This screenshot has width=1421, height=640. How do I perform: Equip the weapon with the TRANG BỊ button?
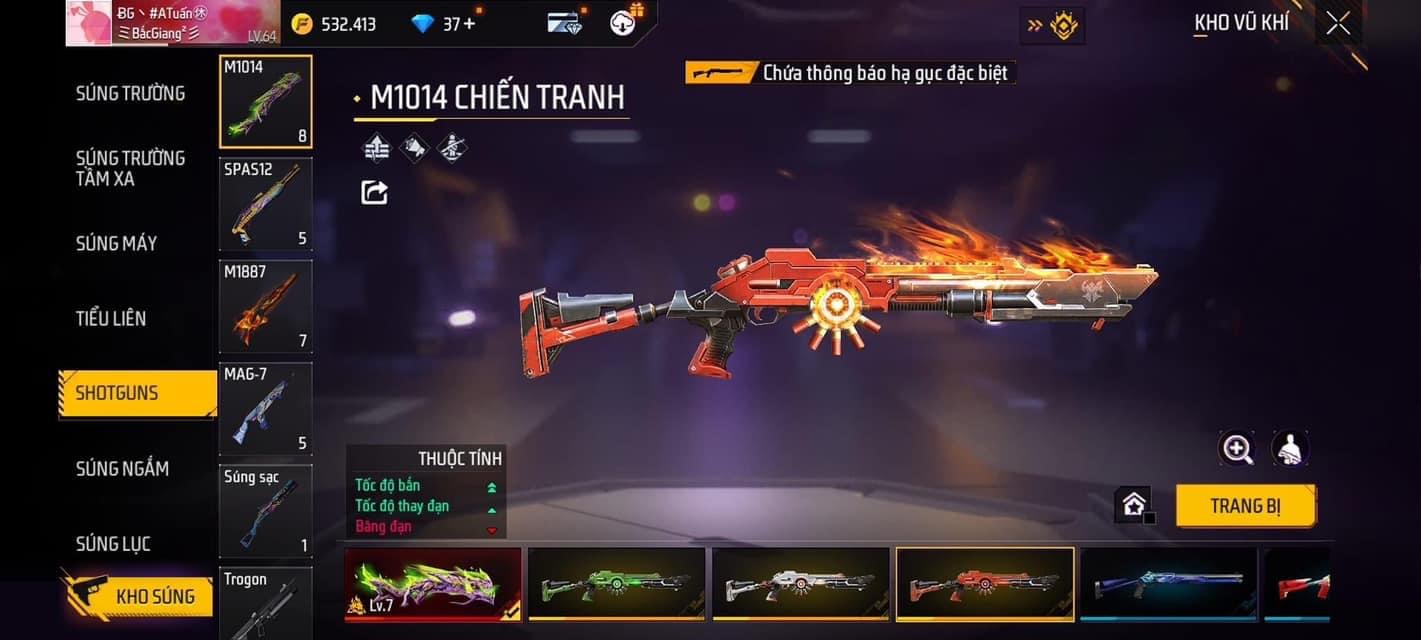(1244, 506)
